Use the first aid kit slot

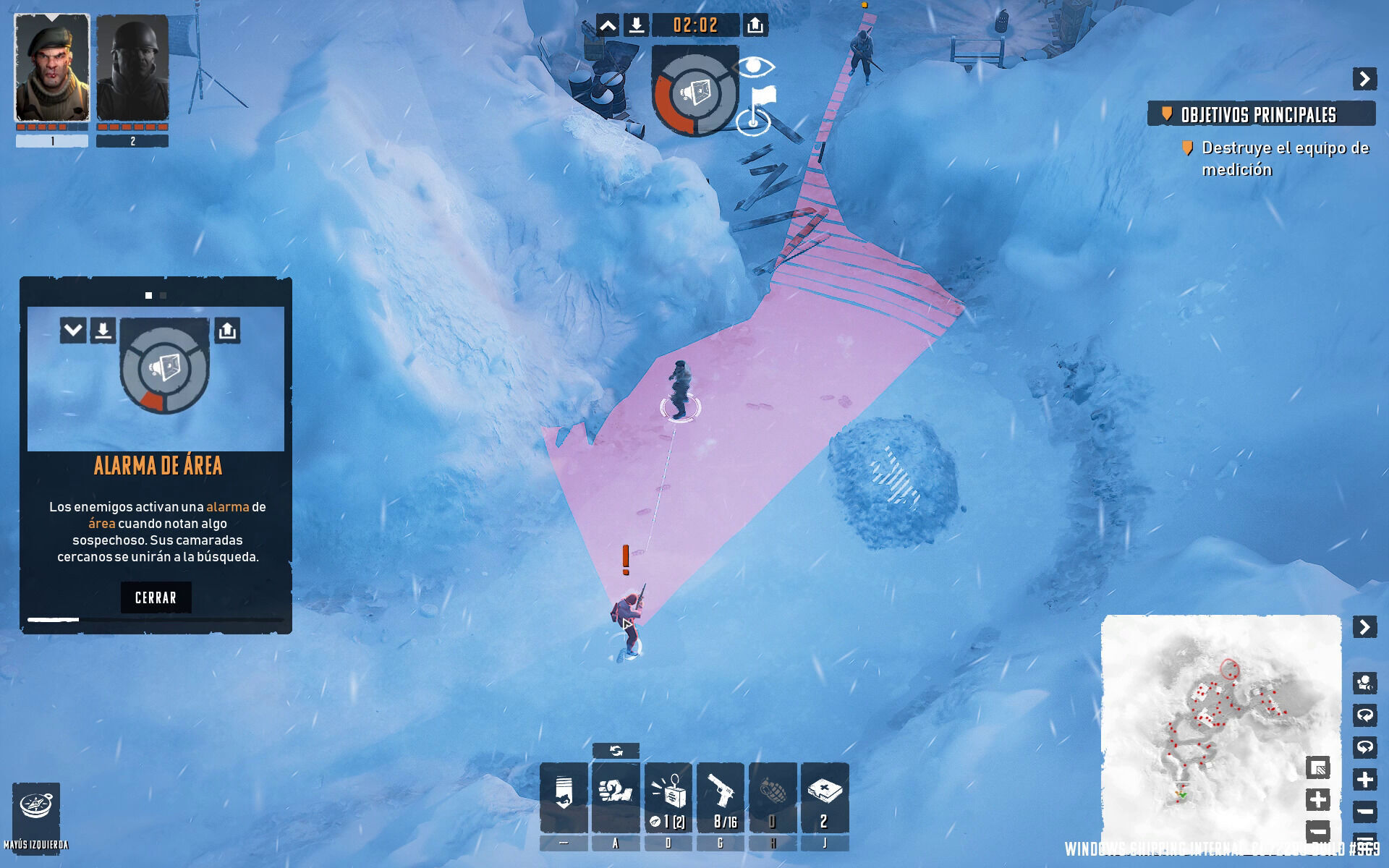point(824,796)
